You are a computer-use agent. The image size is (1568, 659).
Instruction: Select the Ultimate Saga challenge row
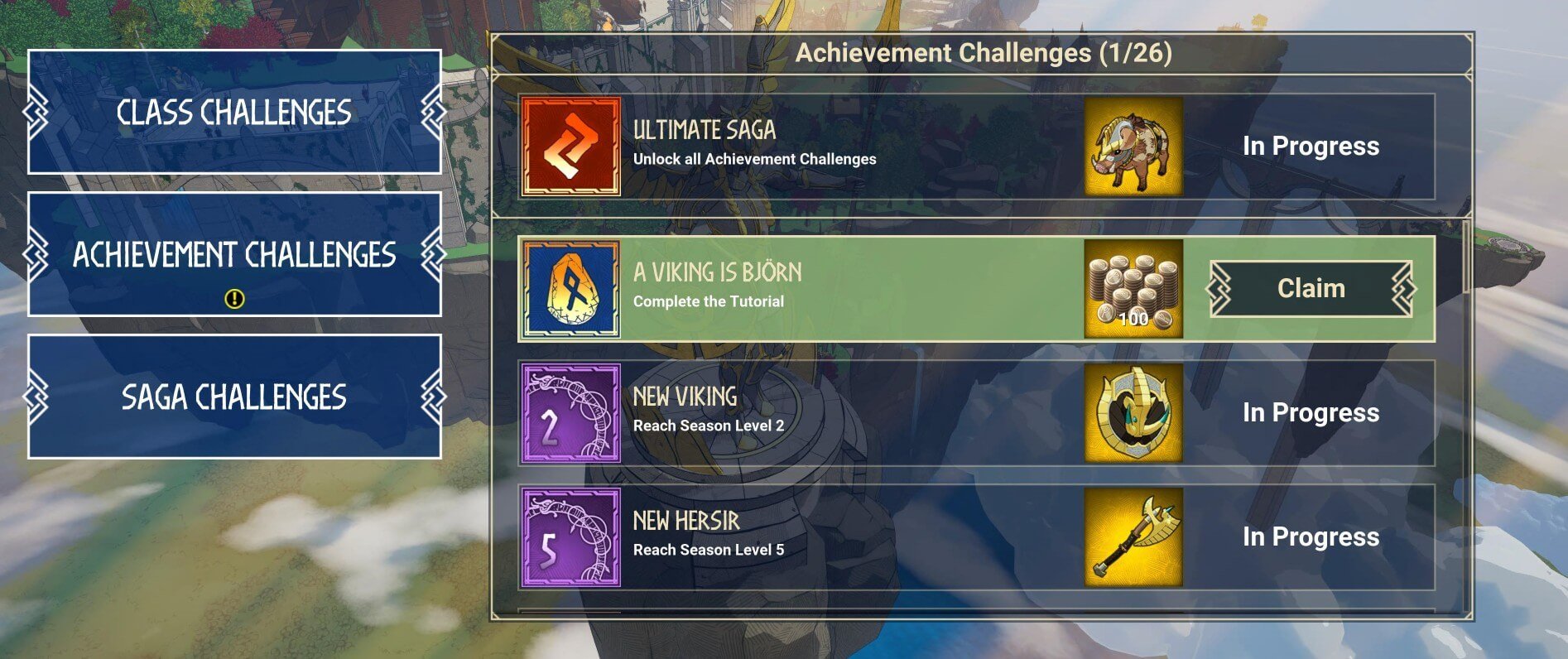(828, 146)
